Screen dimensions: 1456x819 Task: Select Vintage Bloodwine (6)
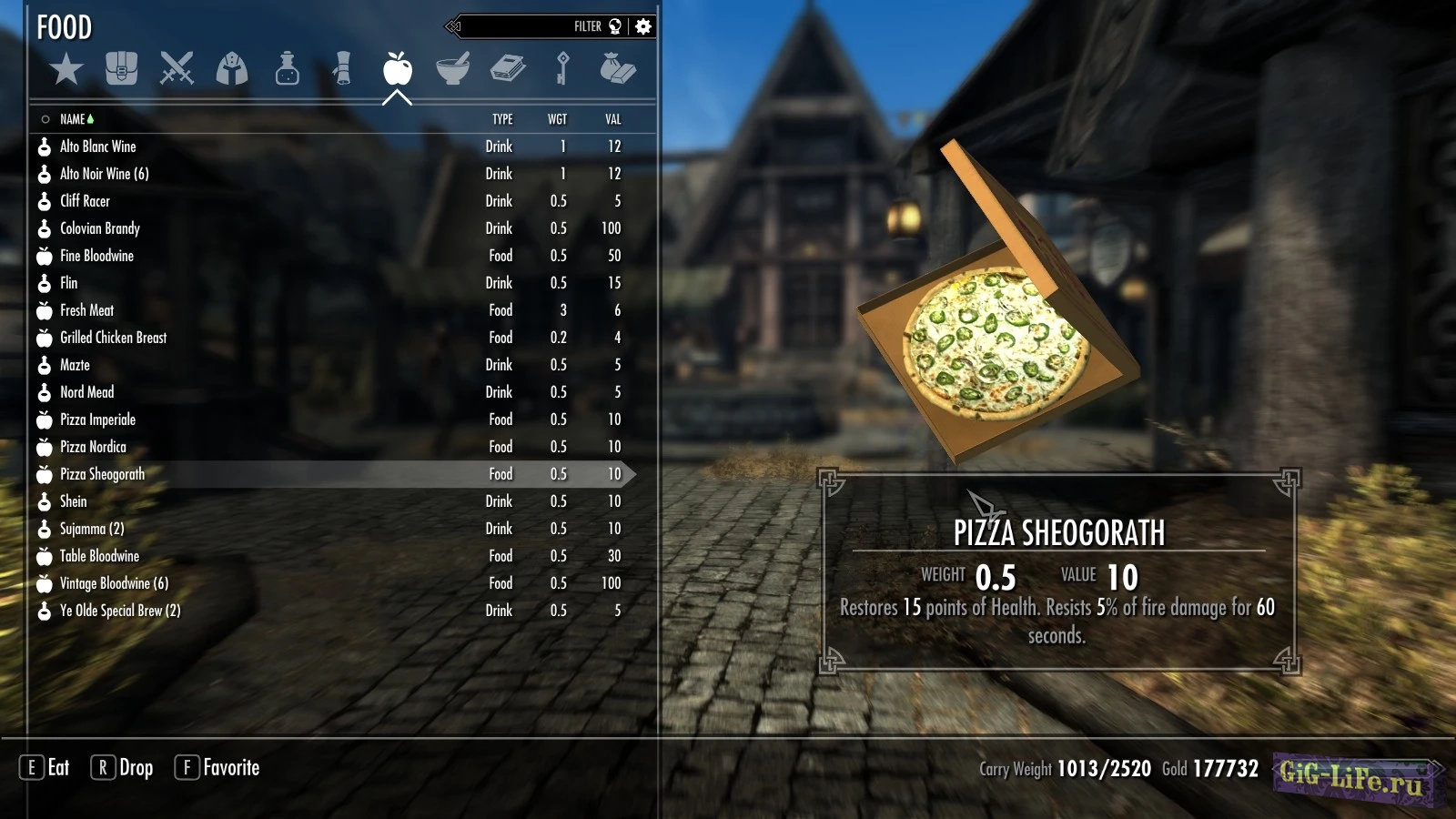pyautogui.click(x=115, y=583)
